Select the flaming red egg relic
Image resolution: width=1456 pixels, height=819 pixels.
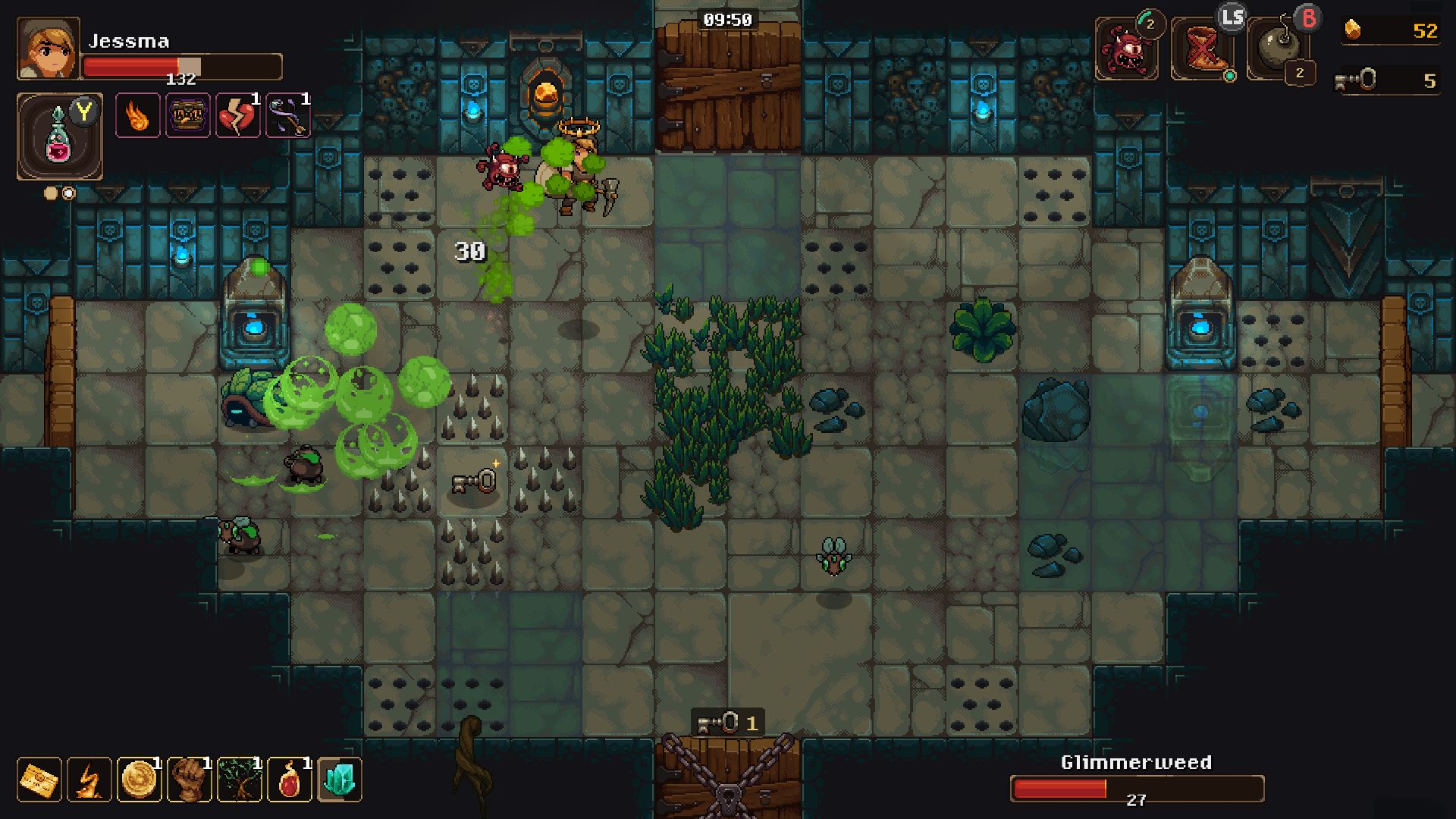pyautogui.click(x=290, y=780)
